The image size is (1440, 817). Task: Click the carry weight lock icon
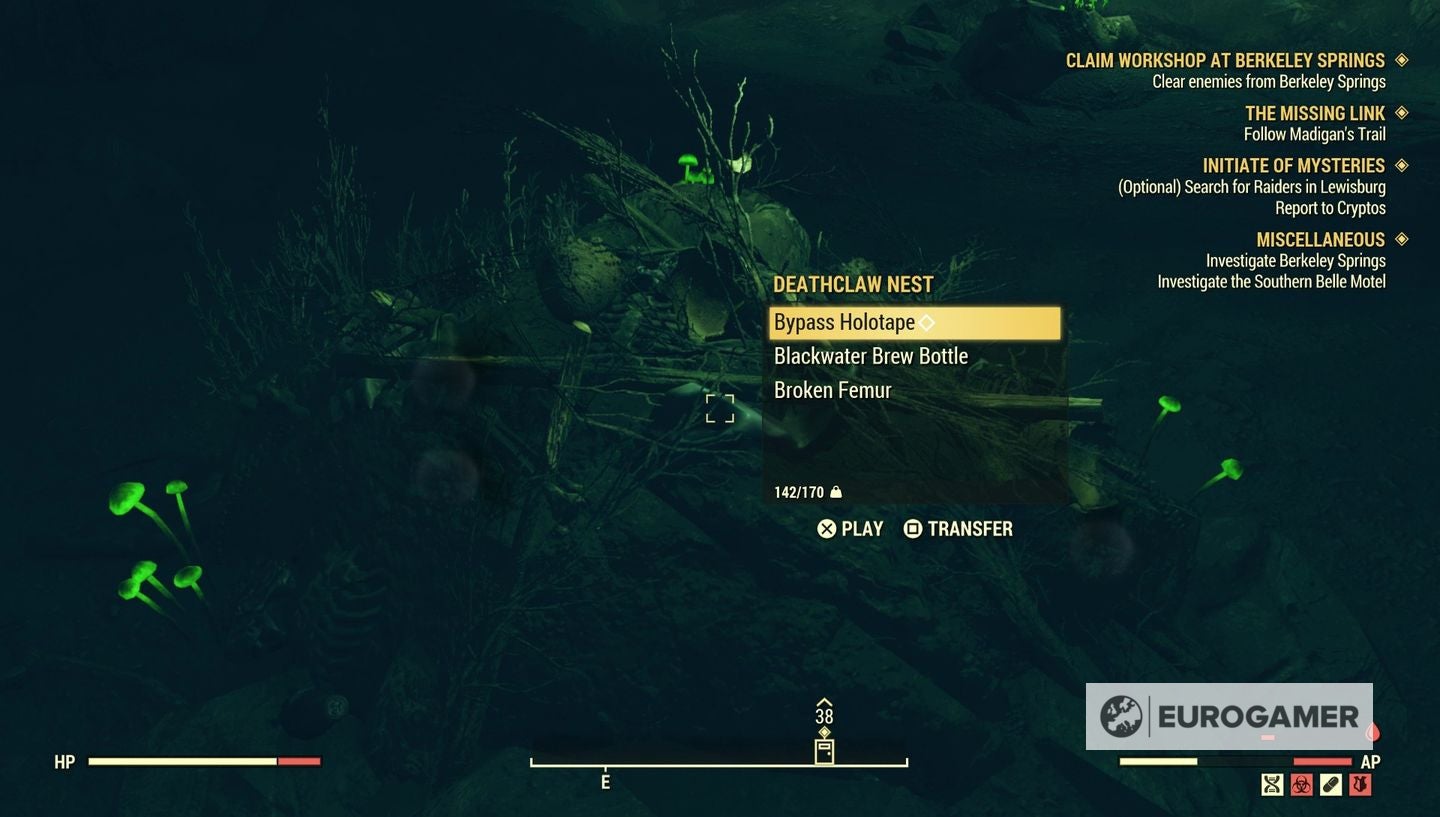[x=836, y=492]
